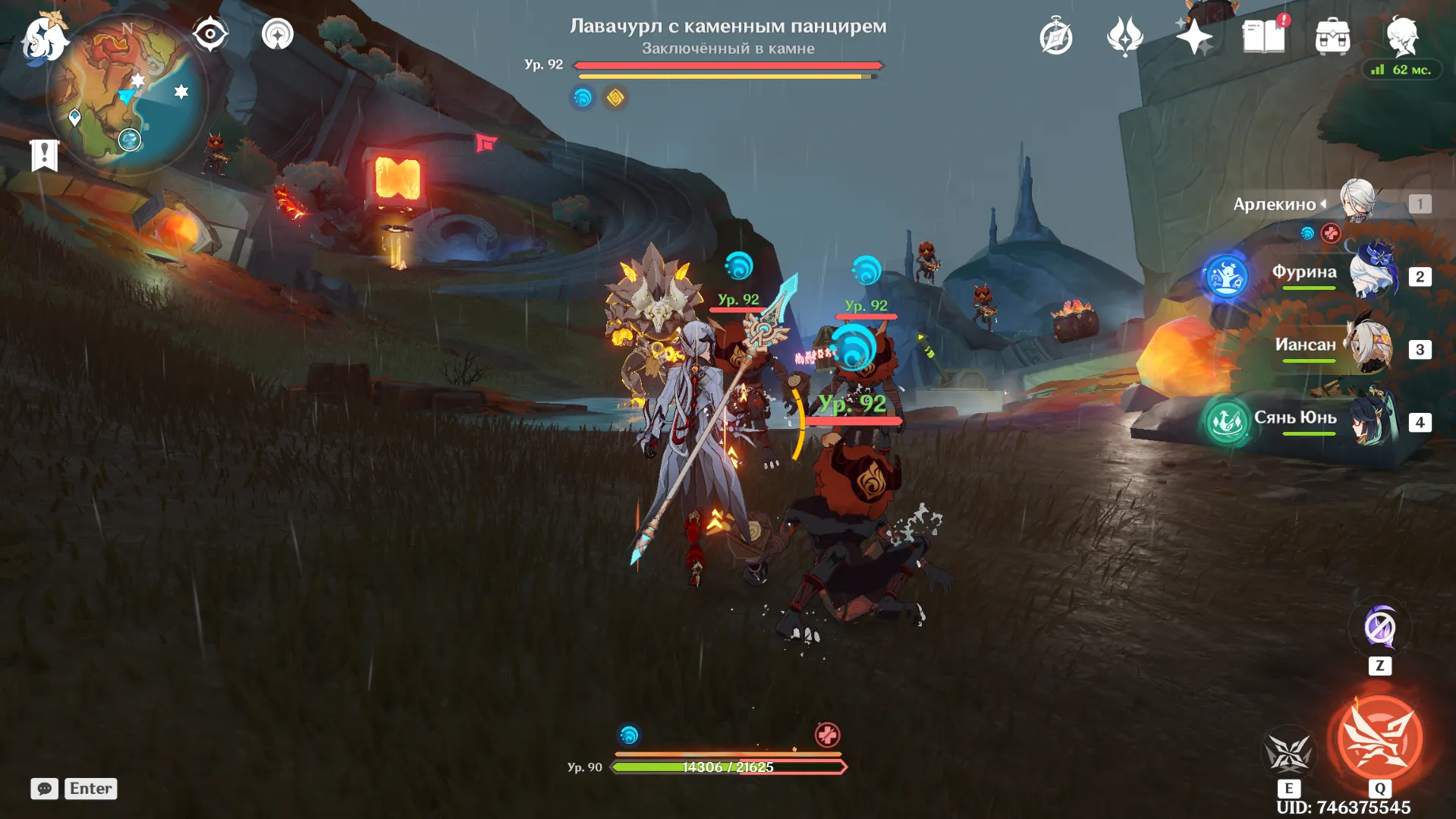Open the nearby waypoint teleport icon
1456x819 pixels.
click(276, 33)
